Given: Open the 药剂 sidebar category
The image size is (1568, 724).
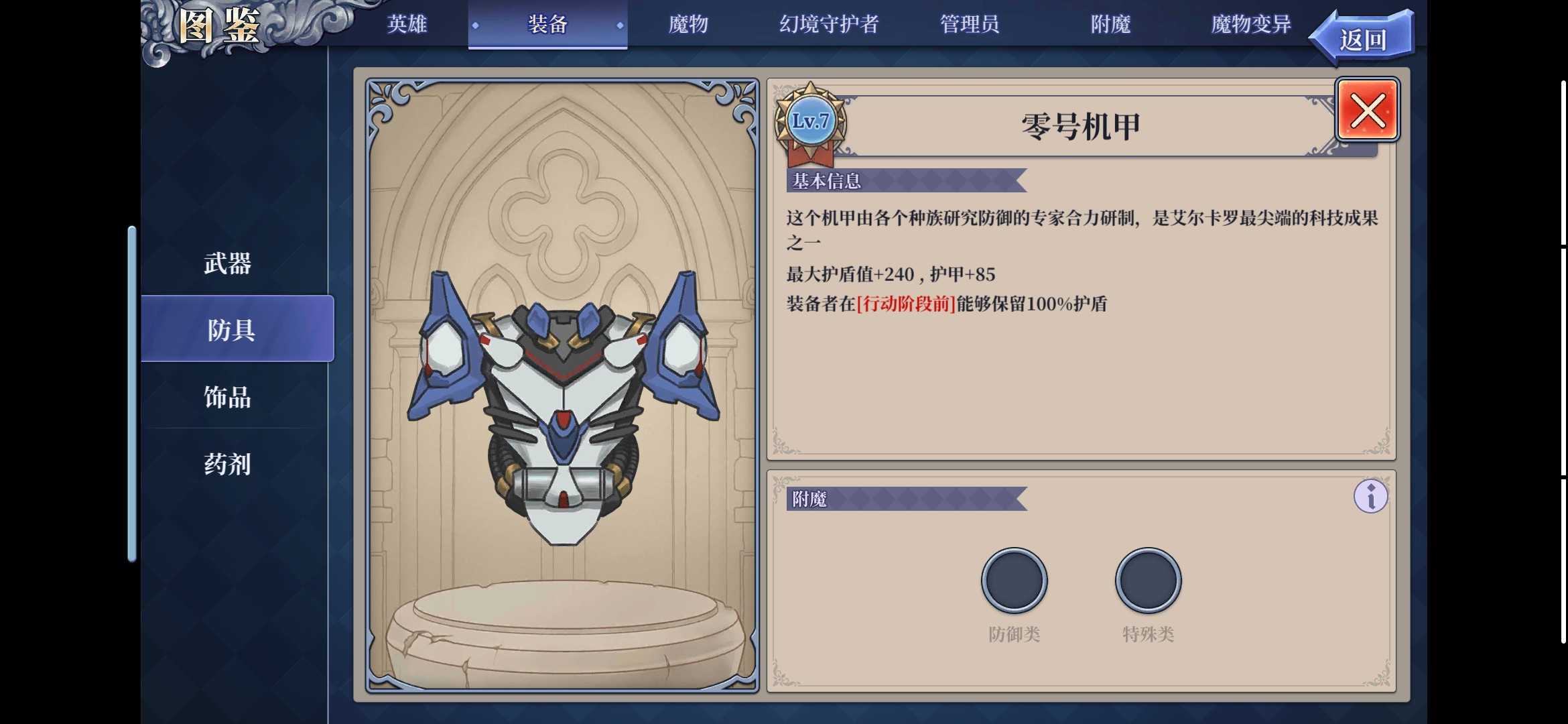Looking at the screenshot, I should pos(228,464).
